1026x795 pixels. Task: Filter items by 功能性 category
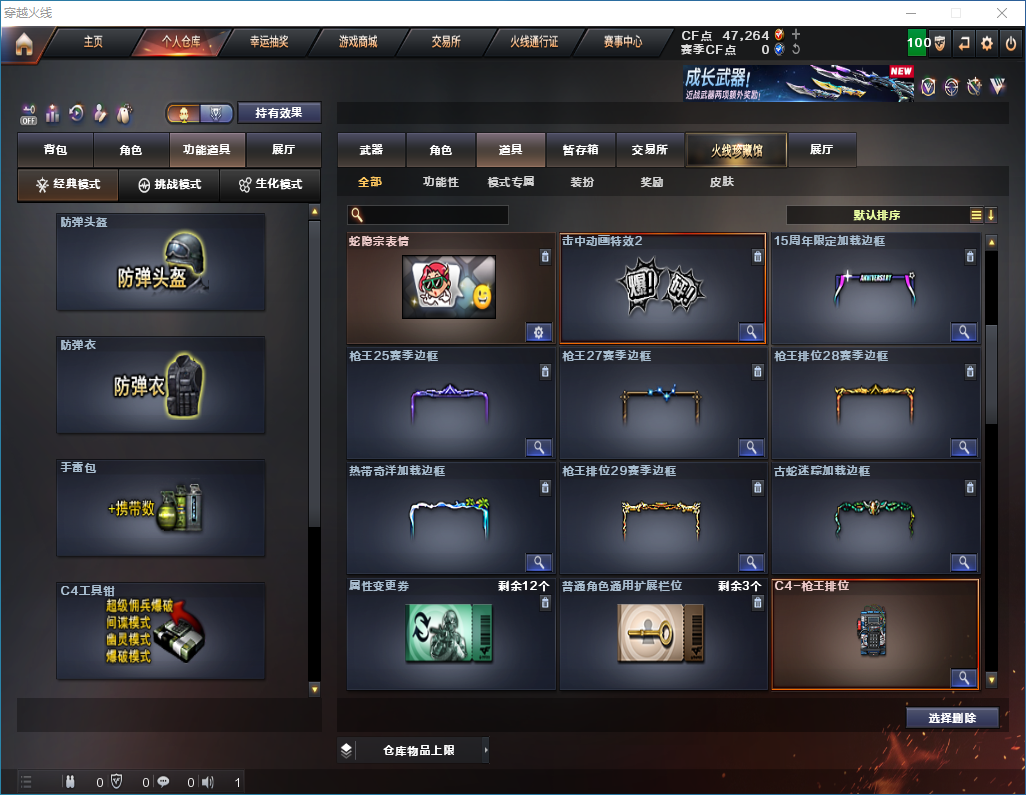(440, 182)
